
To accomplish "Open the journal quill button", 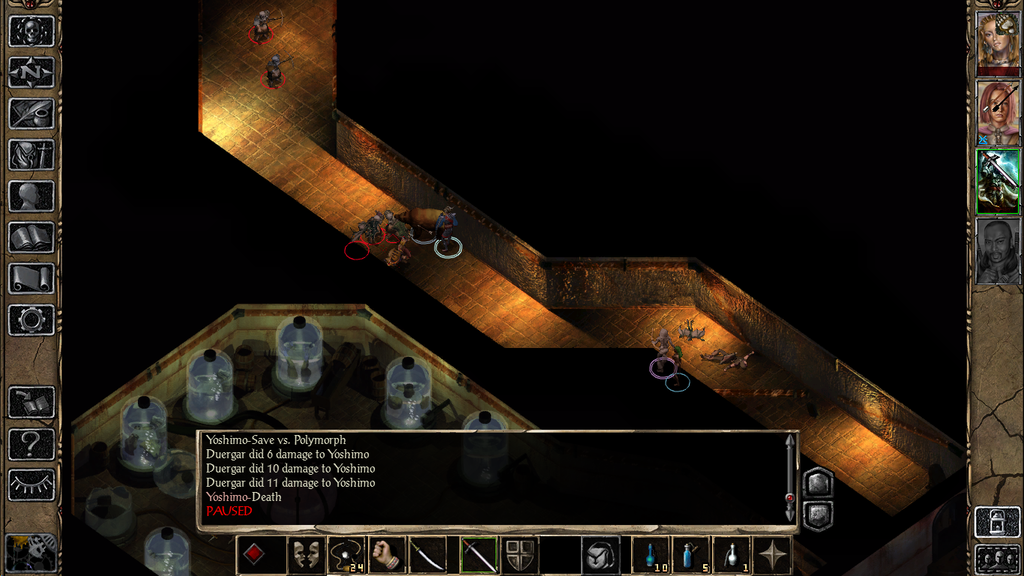I will [x=31, y=113].
